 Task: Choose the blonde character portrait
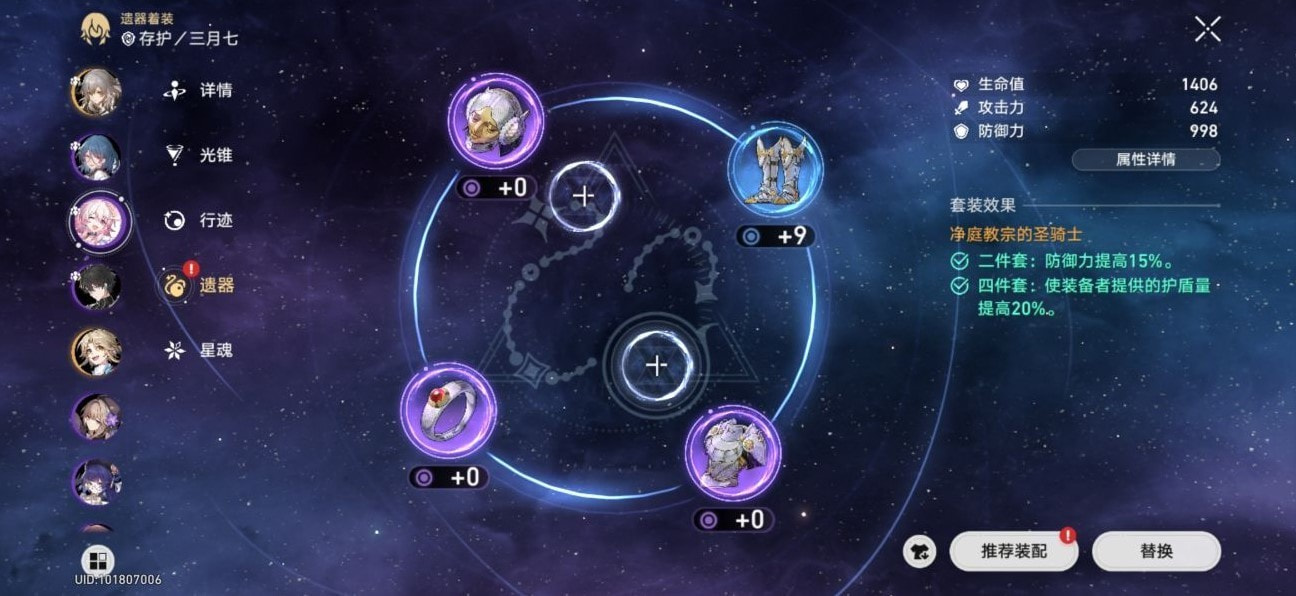coord(97,352)
